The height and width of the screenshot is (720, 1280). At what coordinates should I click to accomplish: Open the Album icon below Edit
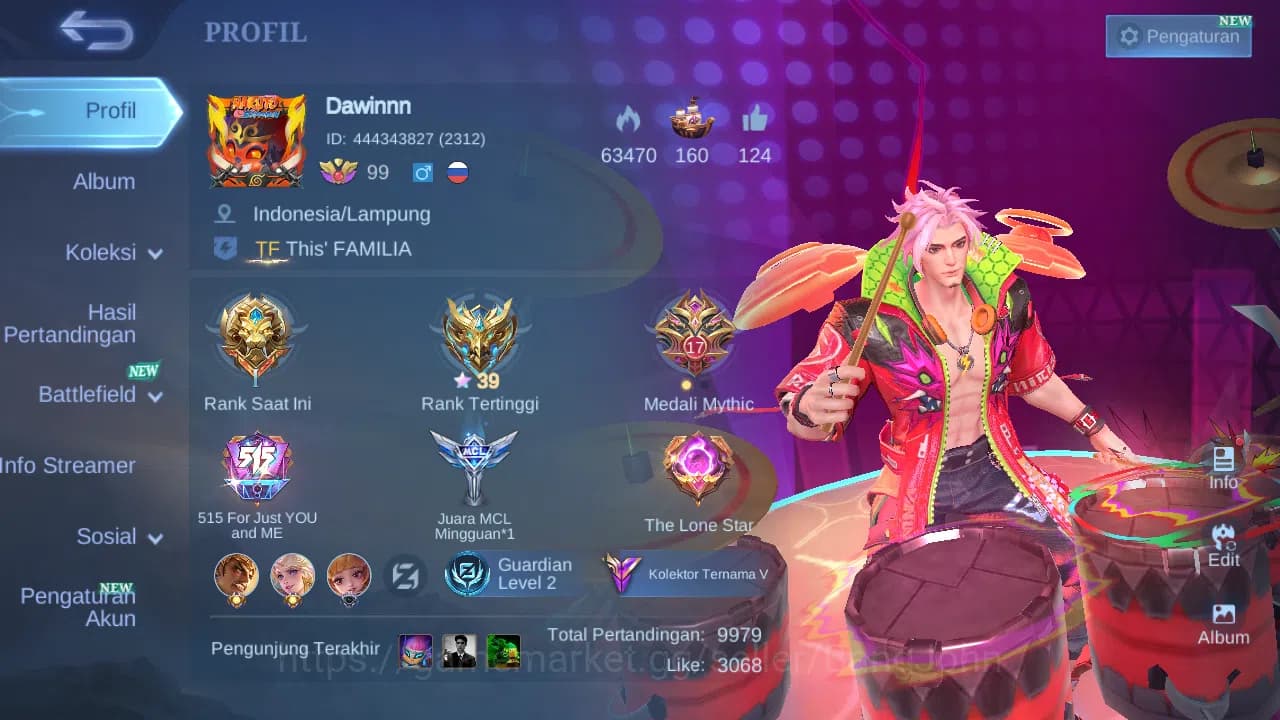coord(1224,620)
